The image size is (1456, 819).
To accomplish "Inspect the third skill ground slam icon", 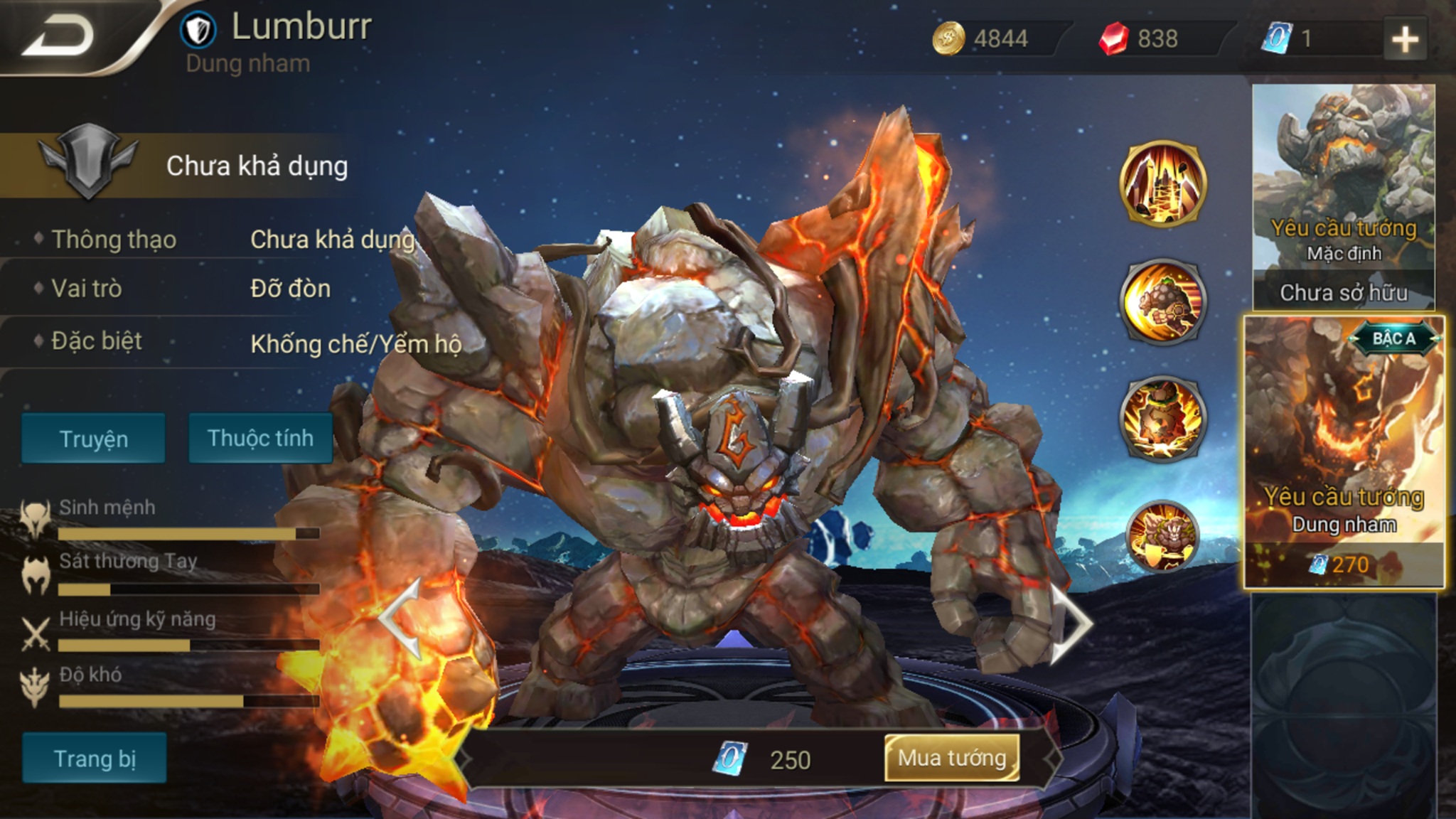I will tap(1163, 419).
